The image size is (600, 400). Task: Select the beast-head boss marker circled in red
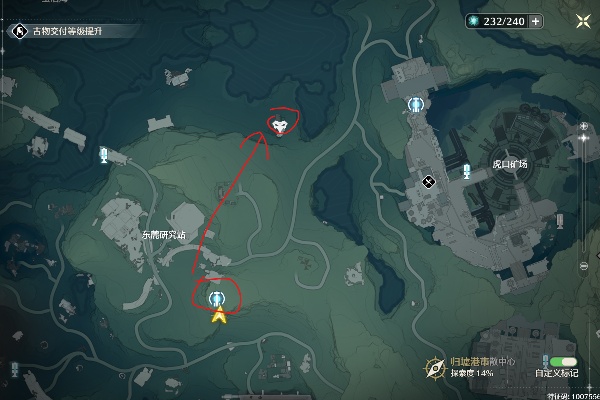click(x=281, y=125)
